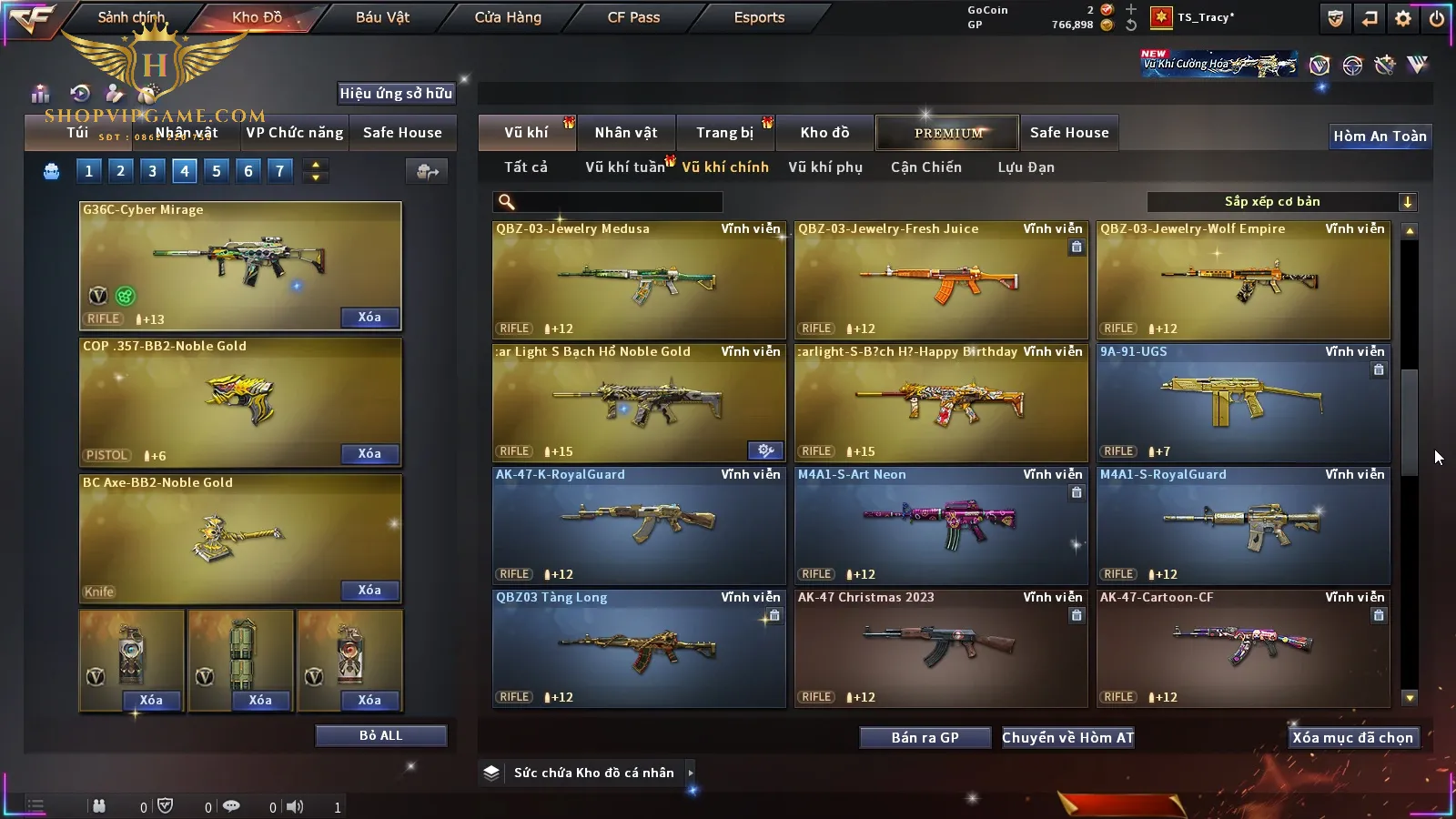The width and height of the screenshot is (1456, 819).
Task: Select the AK-47-K-RoyalGuard rifle
Action: tap(639, 525)
